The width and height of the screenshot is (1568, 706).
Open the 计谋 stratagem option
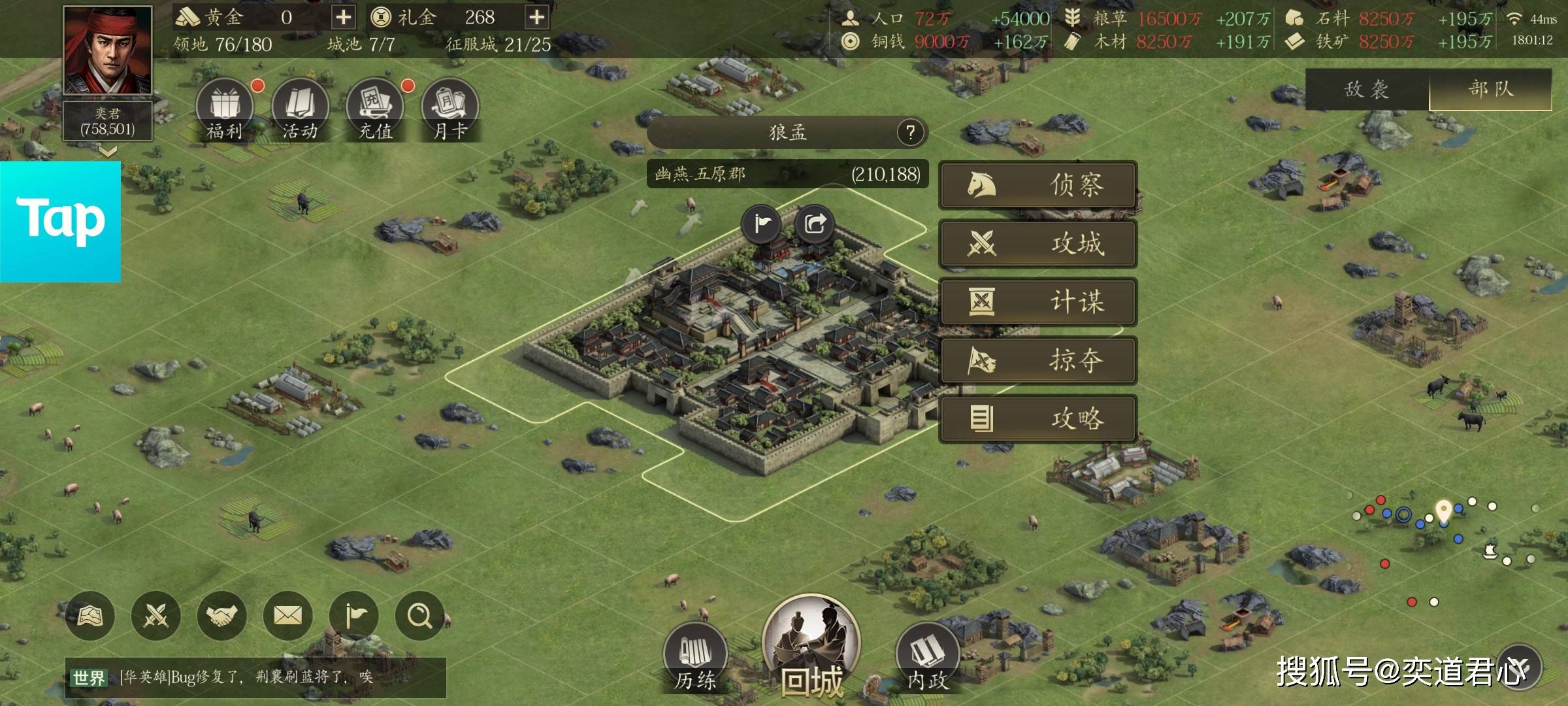tap(1037, 302)
